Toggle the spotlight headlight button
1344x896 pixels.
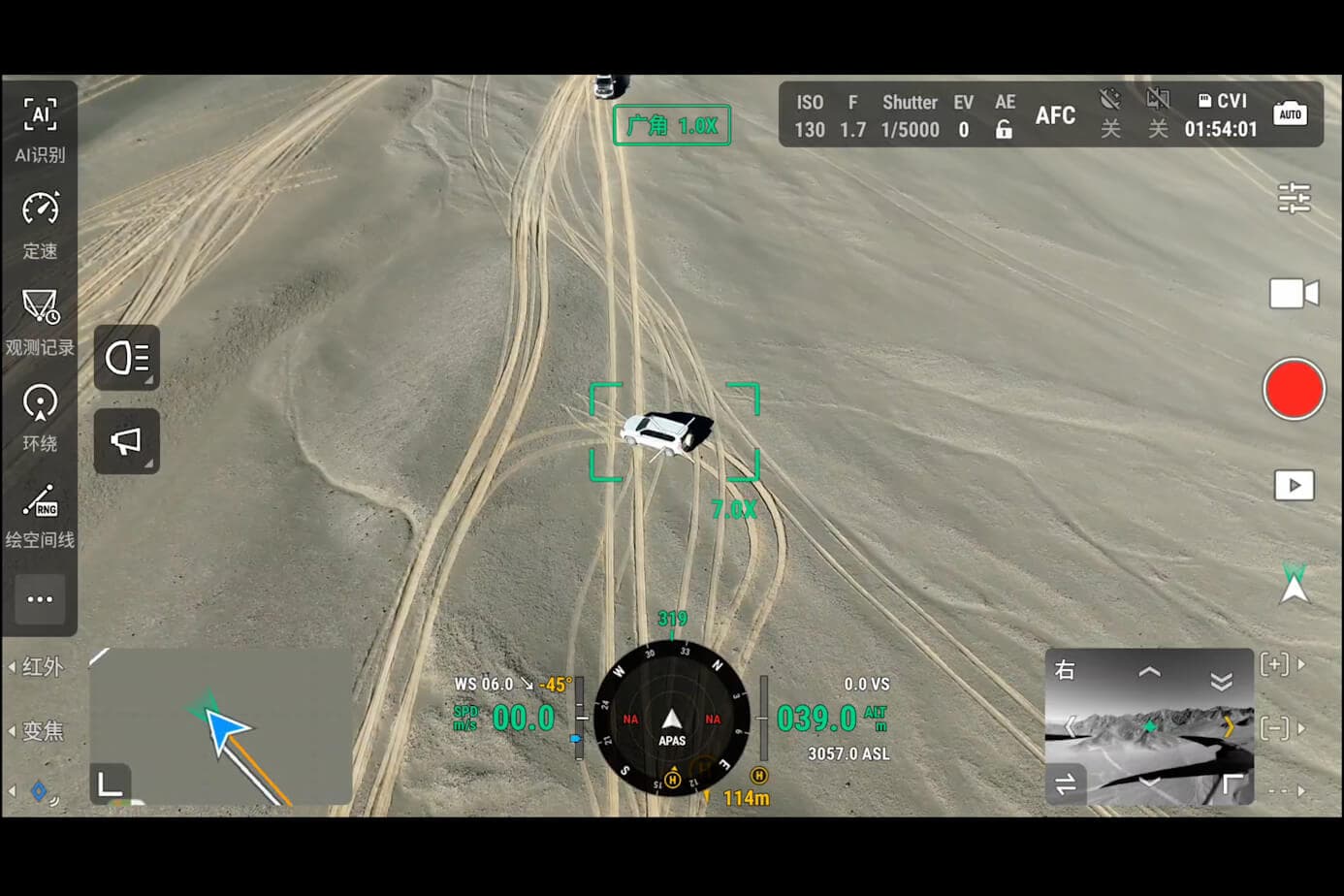127,358
